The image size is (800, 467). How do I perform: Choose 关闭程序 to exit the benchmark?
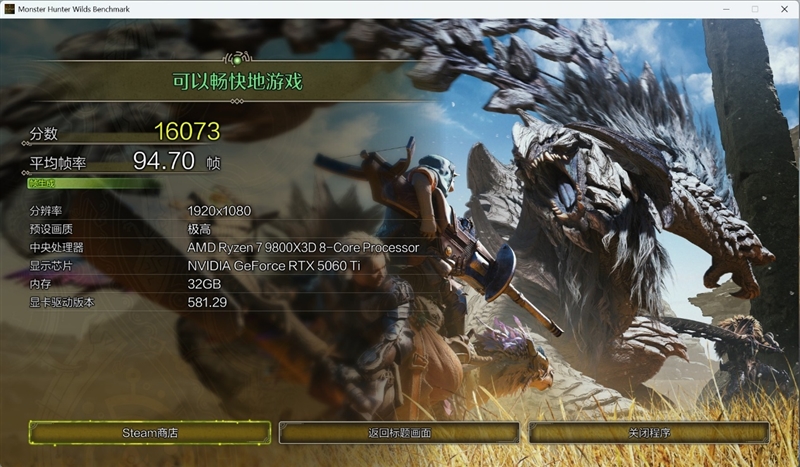[x=649, y=432]
